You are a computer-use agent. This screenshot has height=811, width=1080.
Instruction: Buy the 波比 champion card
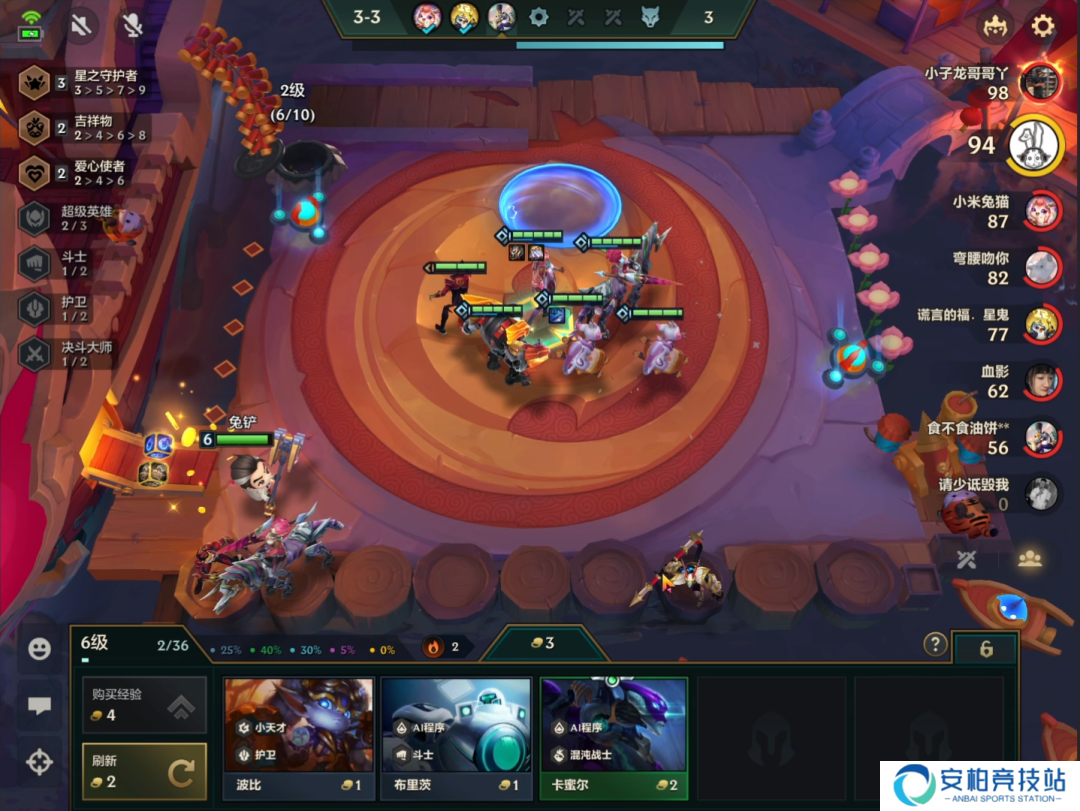(299, 738)
